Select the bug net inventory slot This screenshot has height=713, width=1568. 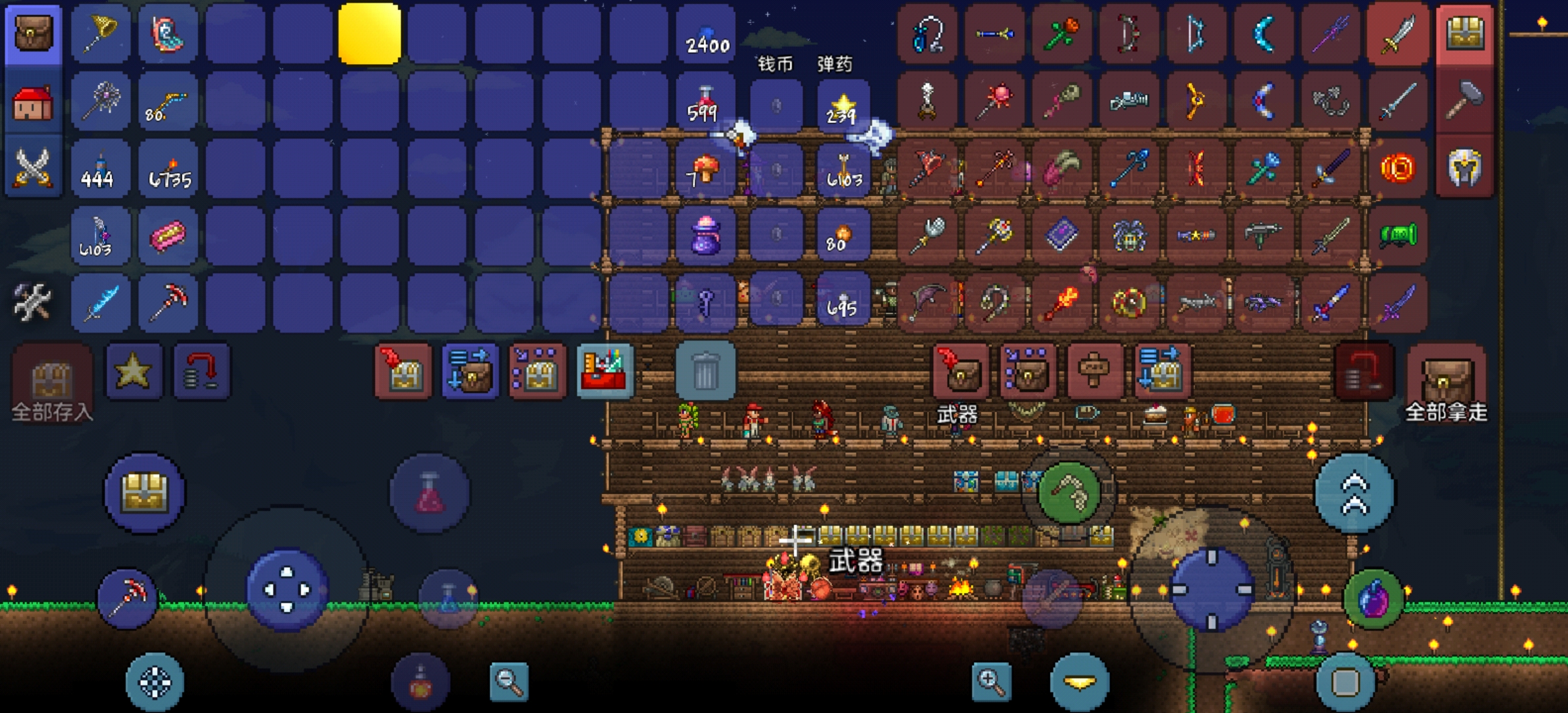click(x=101, y=34)
